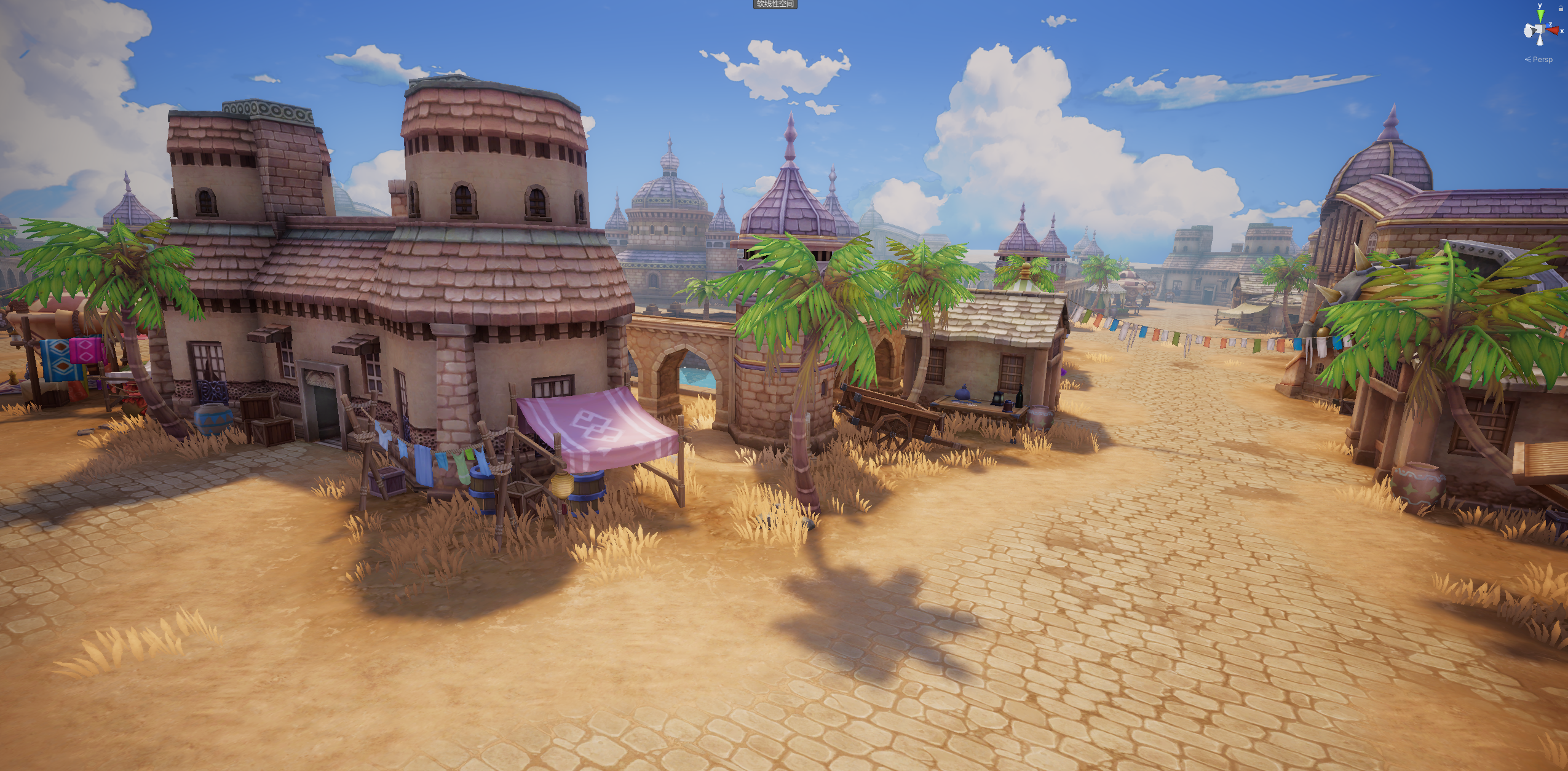Click the 软线性空间 label at top
Viewport: 1568px width, 771px height.
pyautogui.click(x=775, y=4)
